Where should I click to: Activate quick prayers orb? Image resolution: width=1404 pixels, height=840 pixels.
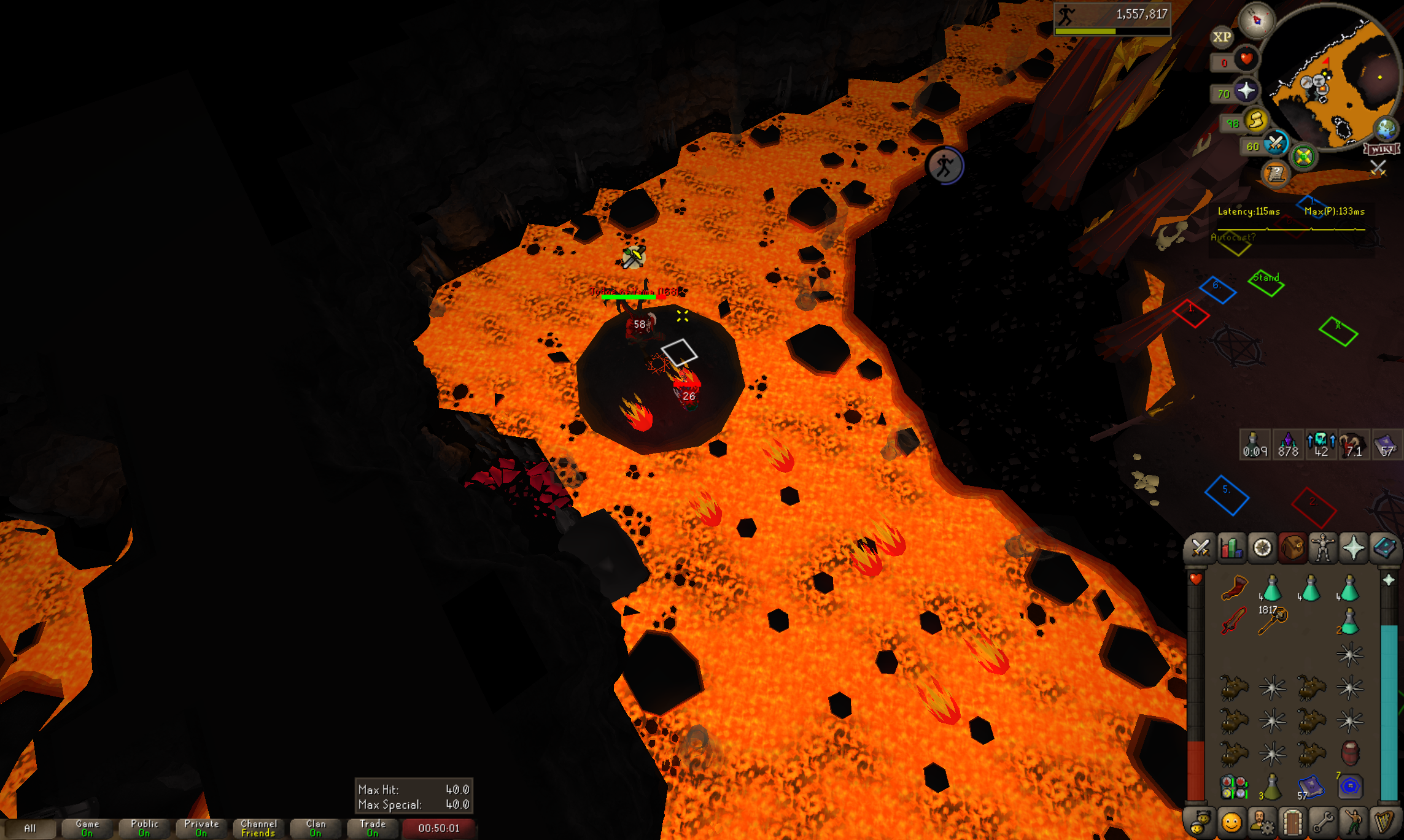[x=1246, y=91]
